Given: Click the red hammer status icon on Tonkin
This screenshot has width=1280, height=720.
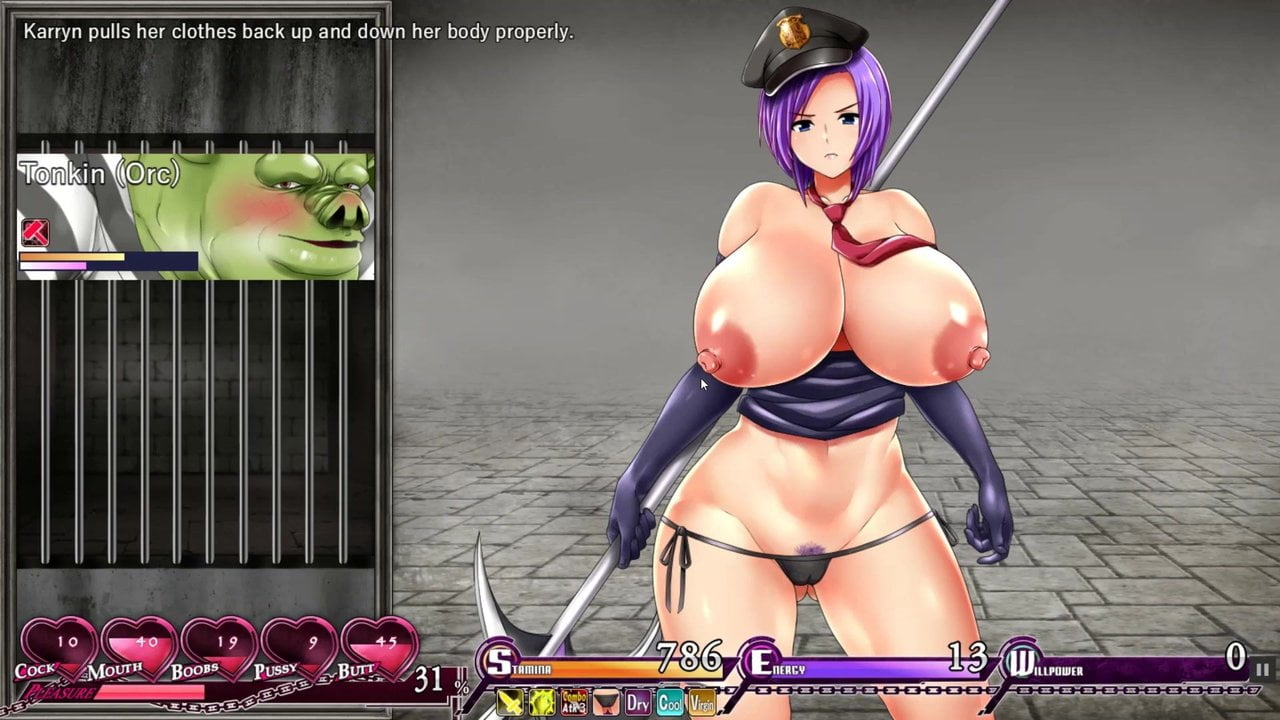Looking at the screenshot, I should (x=35, y=232).
